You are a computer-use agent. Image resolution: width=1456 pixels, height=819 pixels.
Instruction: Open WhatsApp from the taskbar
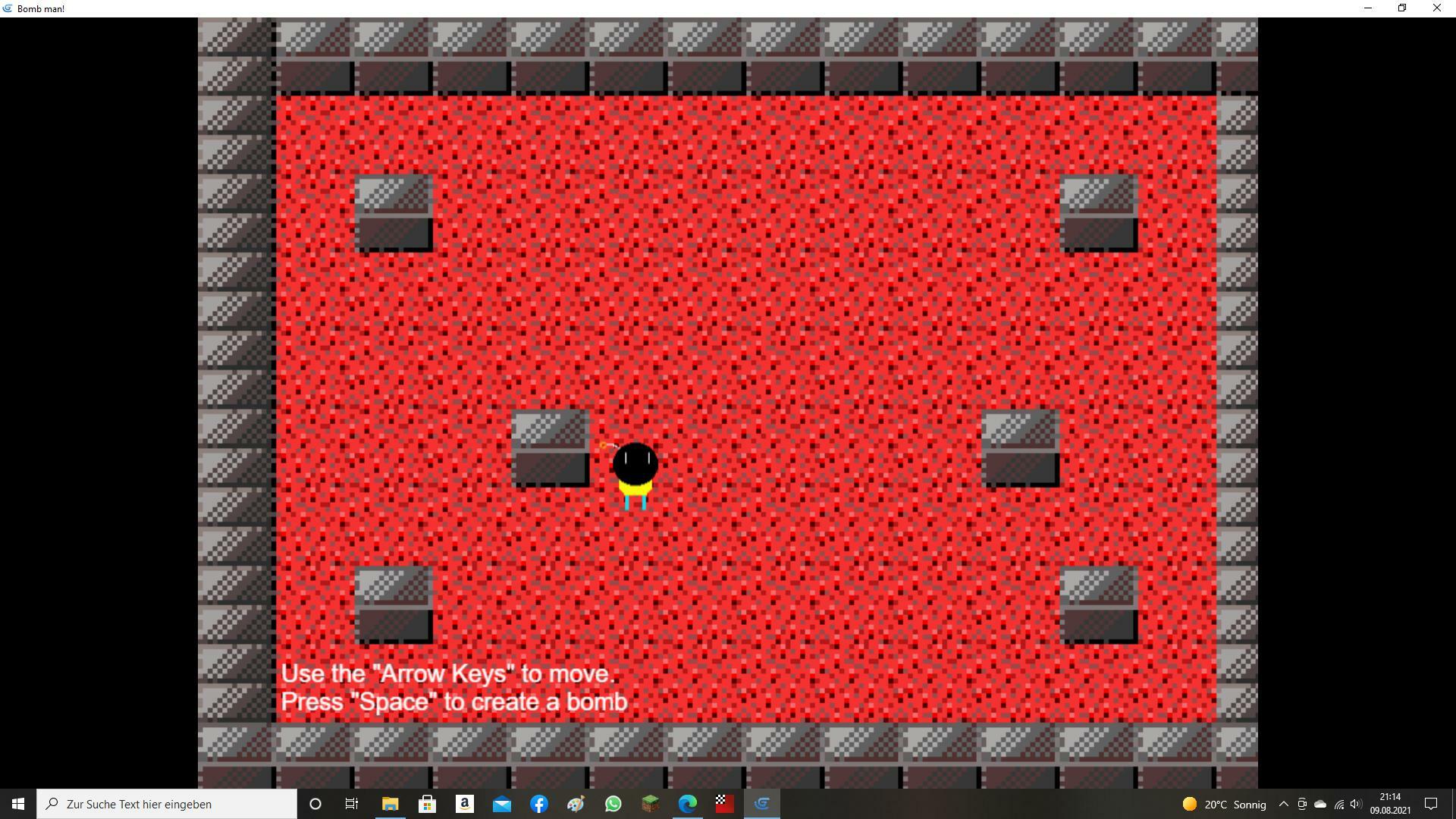click(613, 804)
